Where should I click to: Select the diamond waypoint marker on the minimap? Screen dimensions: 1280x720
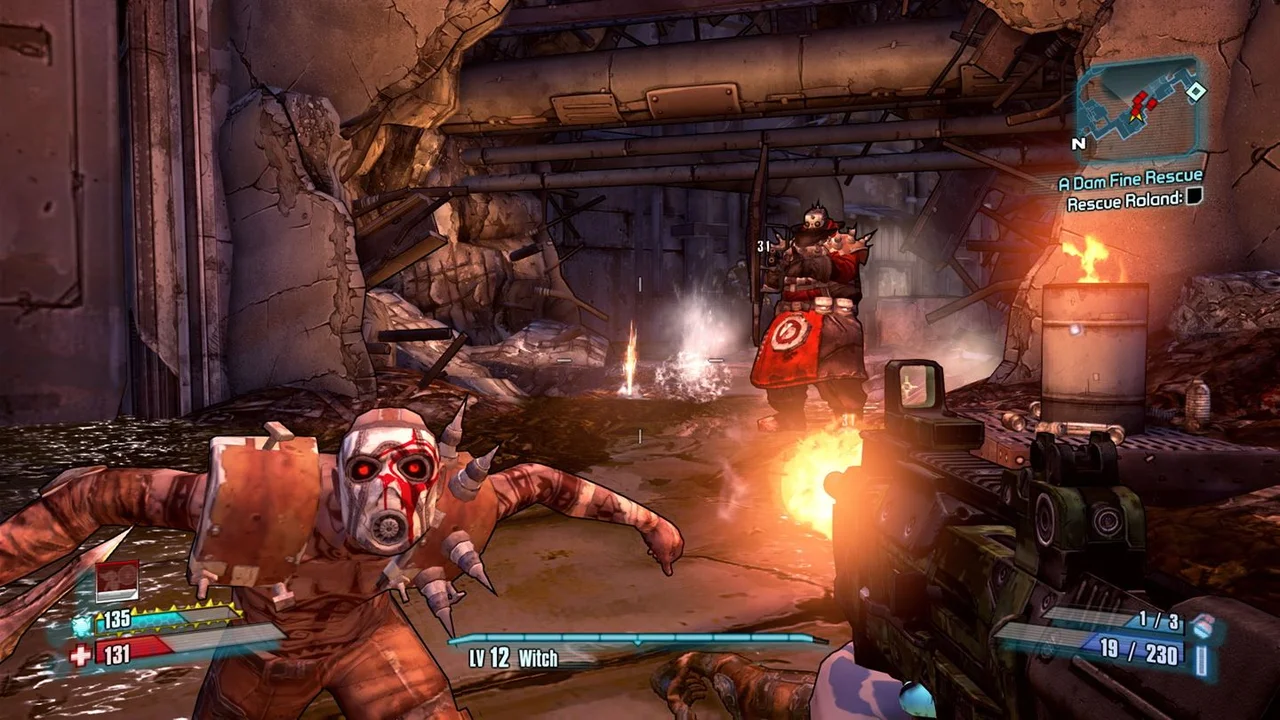point(1196,92)
